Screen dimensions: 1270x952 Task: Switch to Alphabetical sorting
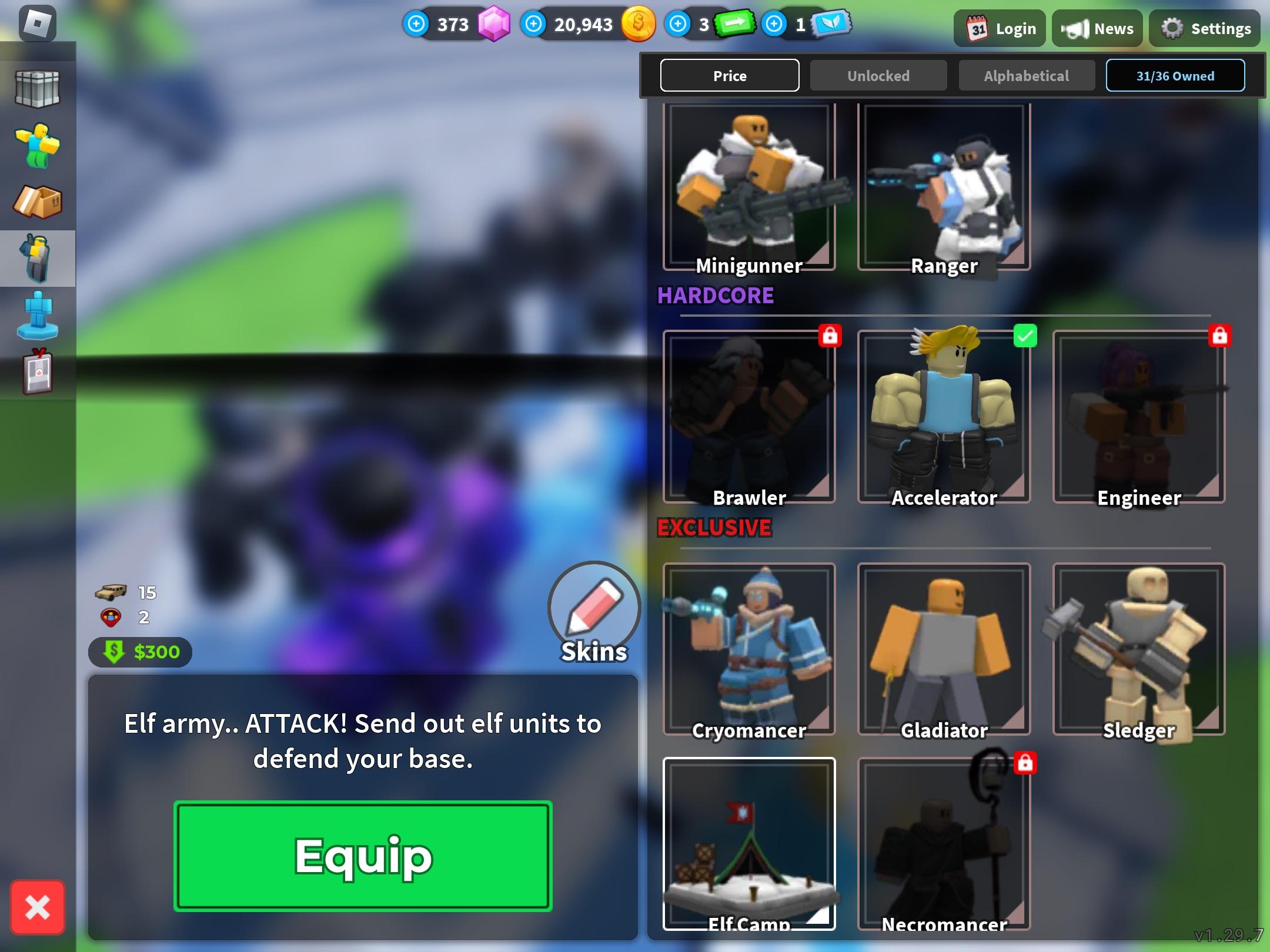pyautogui.click(x=1026, y=75)
